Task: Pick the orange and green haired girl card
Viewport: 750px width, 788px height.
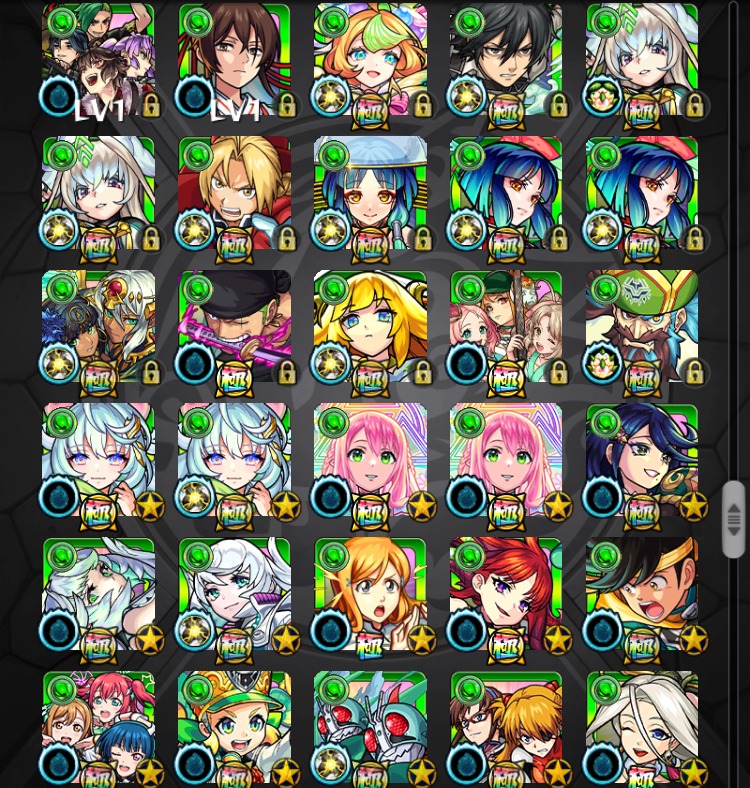Action: point(370,60)
